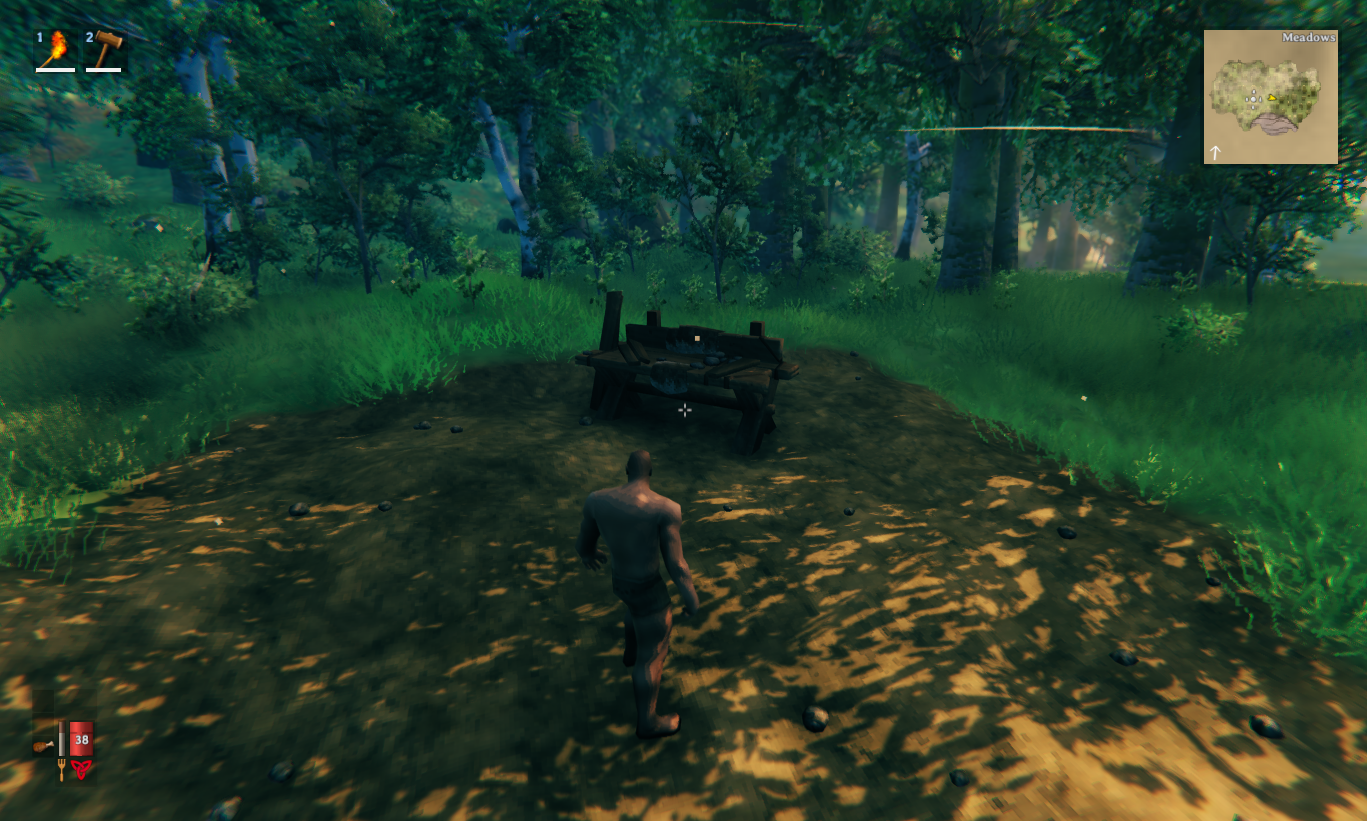Click the orange fork food icon
The width and height of the screenshot is (1367, 821).
[x=61, y=770]
